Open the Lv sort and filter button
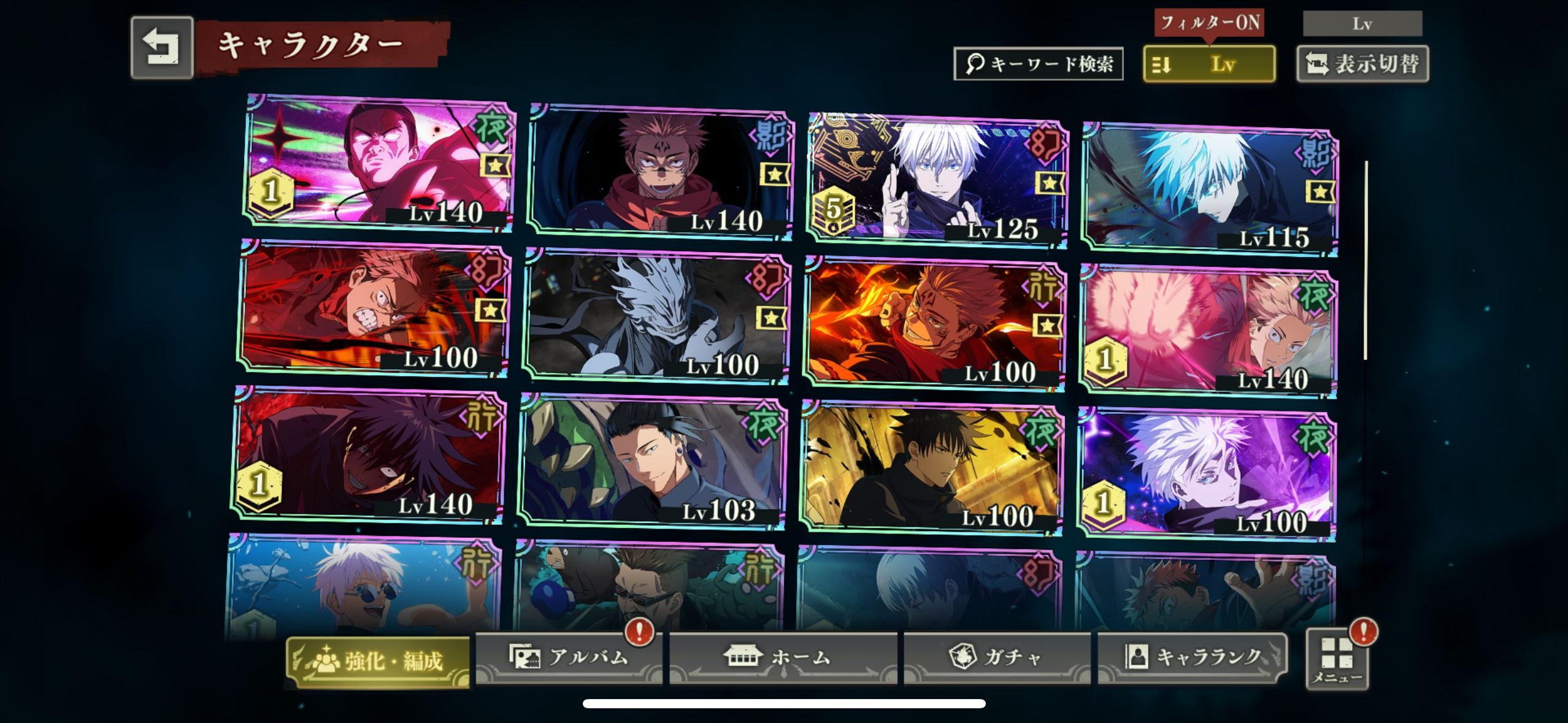 1209,64
